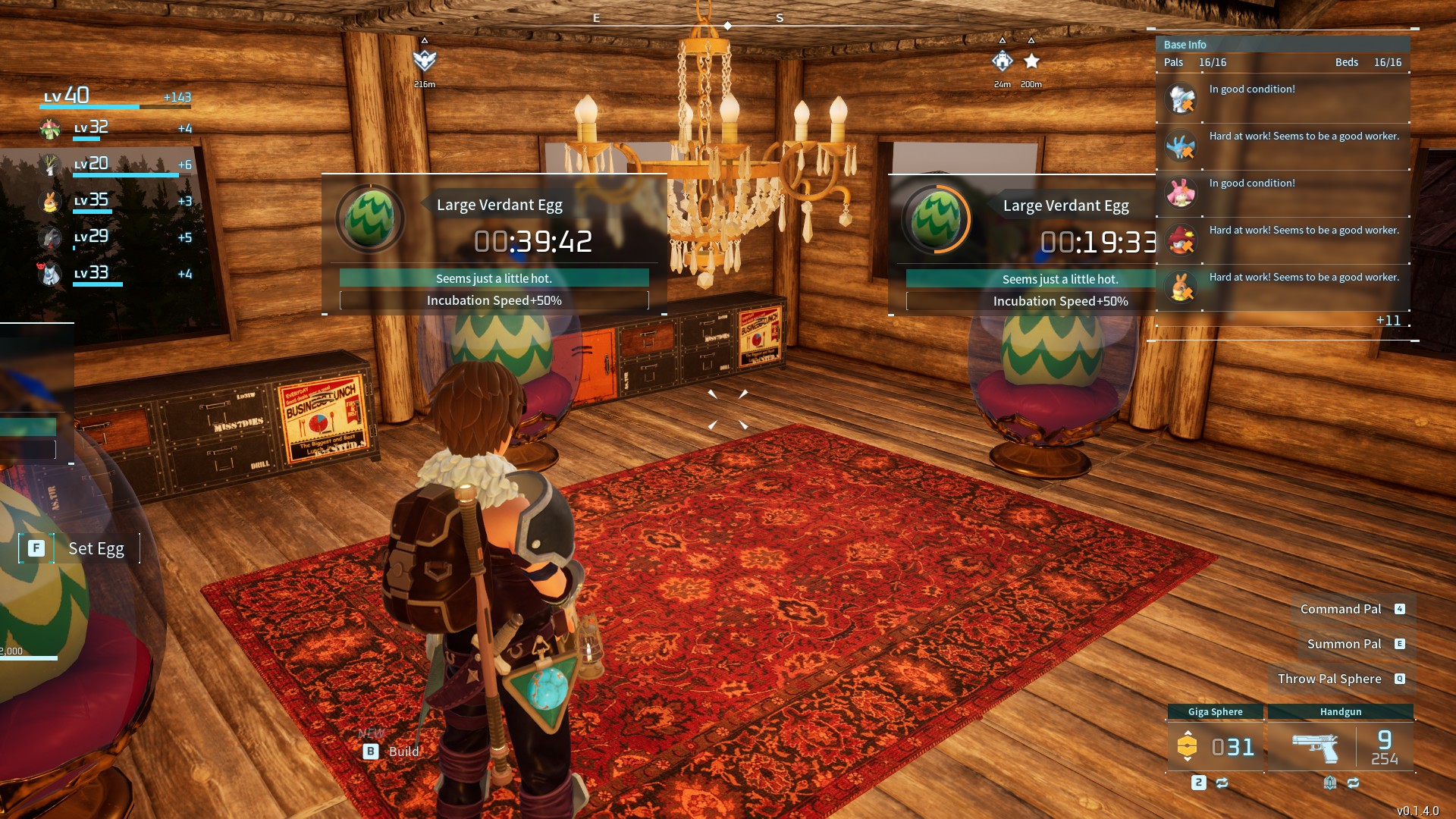This screenshot has height=819, width=1456.
Task: Click the Giga Sphere item slot
Action: tap(1215, 746)
